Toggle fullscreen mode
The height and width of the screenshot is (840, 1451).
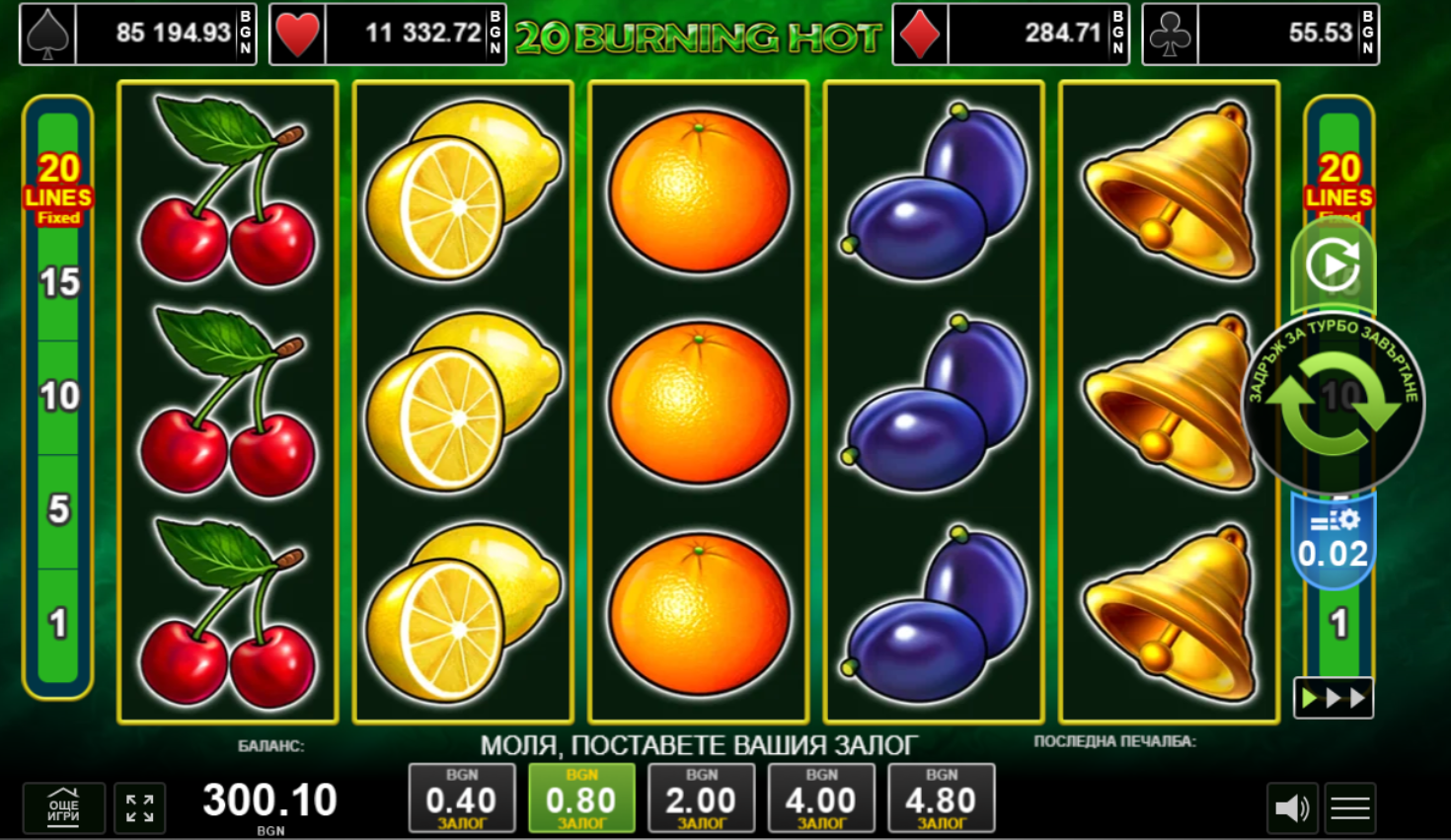(139, 808)
